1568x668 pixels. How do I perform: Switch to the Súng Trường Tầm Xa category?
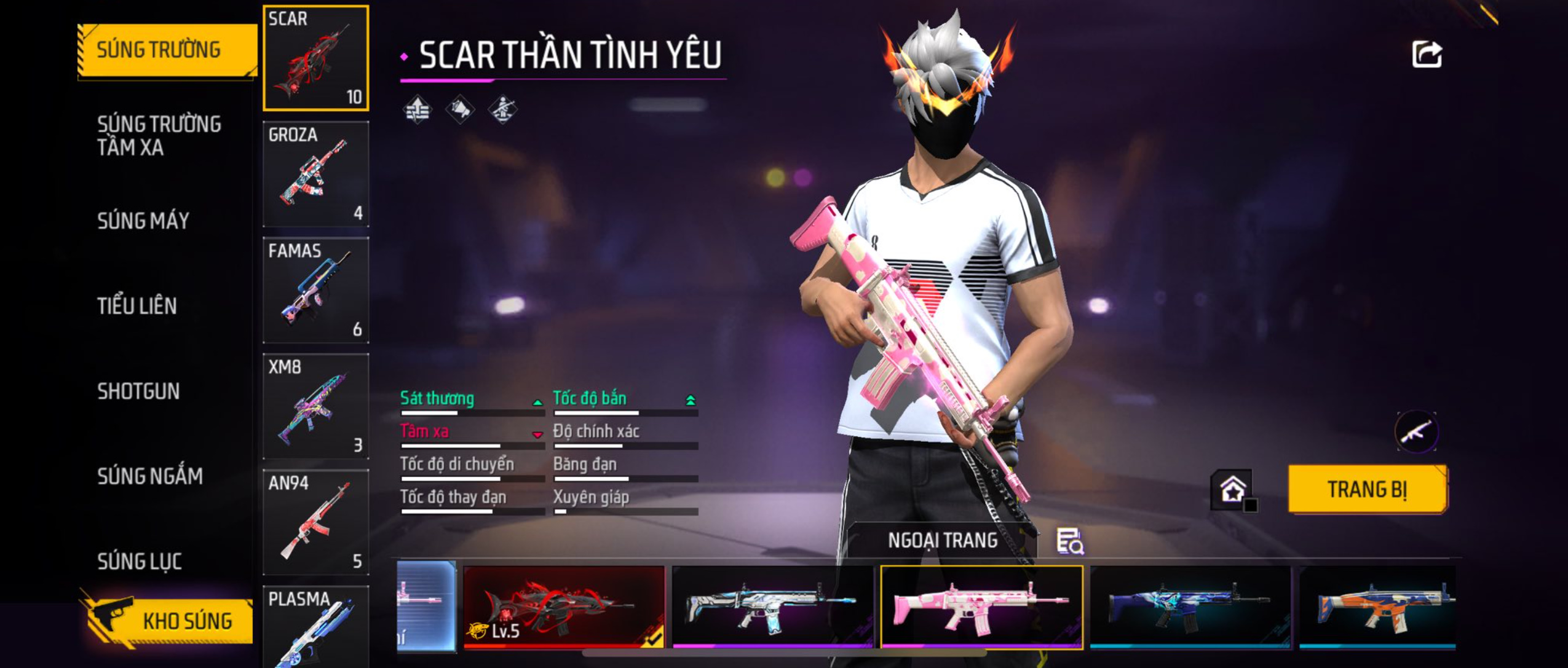pos(159,135)
